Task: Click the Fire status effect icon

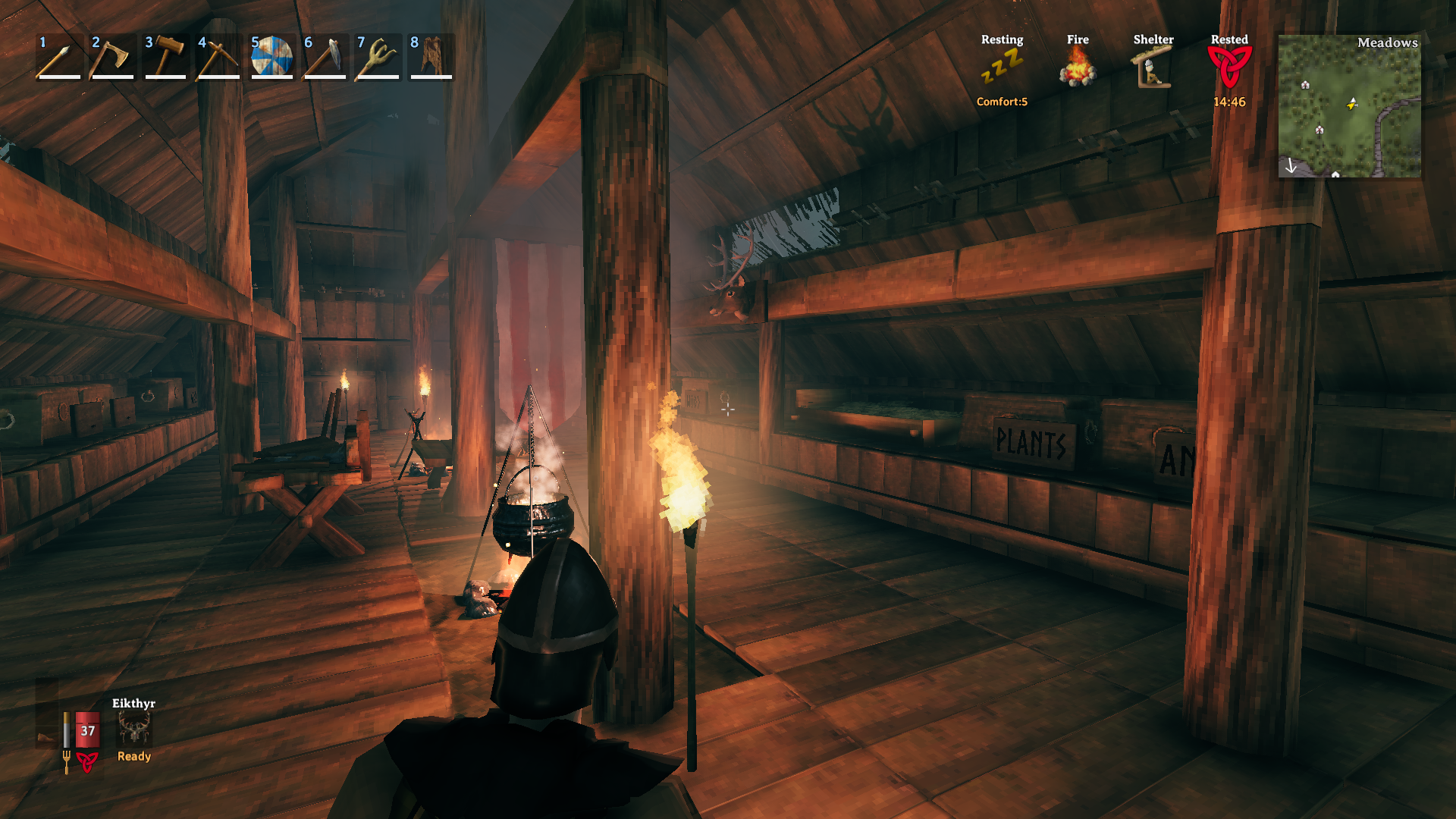Action: [1078, 68]
